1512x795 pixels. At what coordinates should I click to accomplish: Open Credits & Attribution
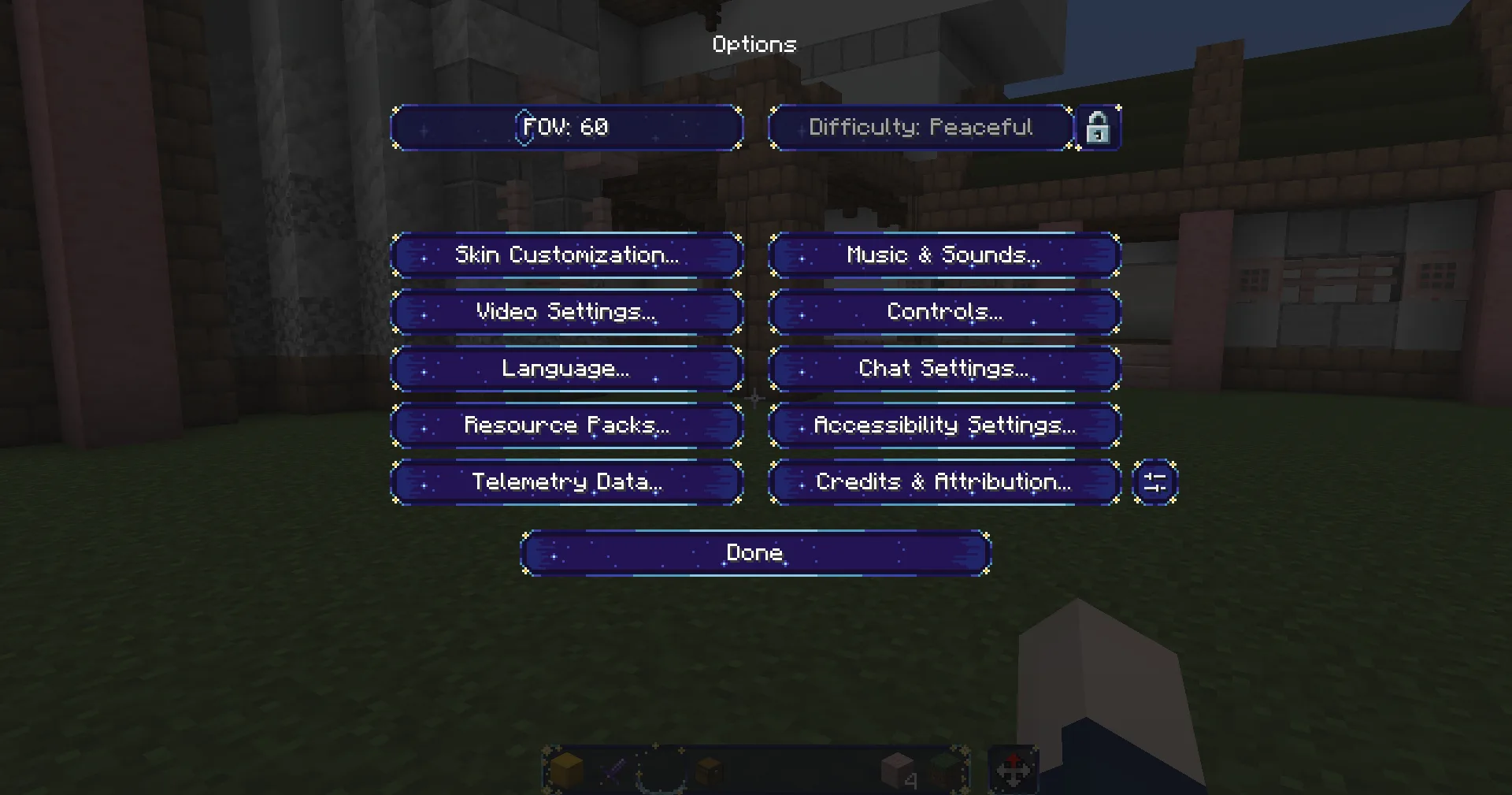pyautogui.click(x=944, y=482)
